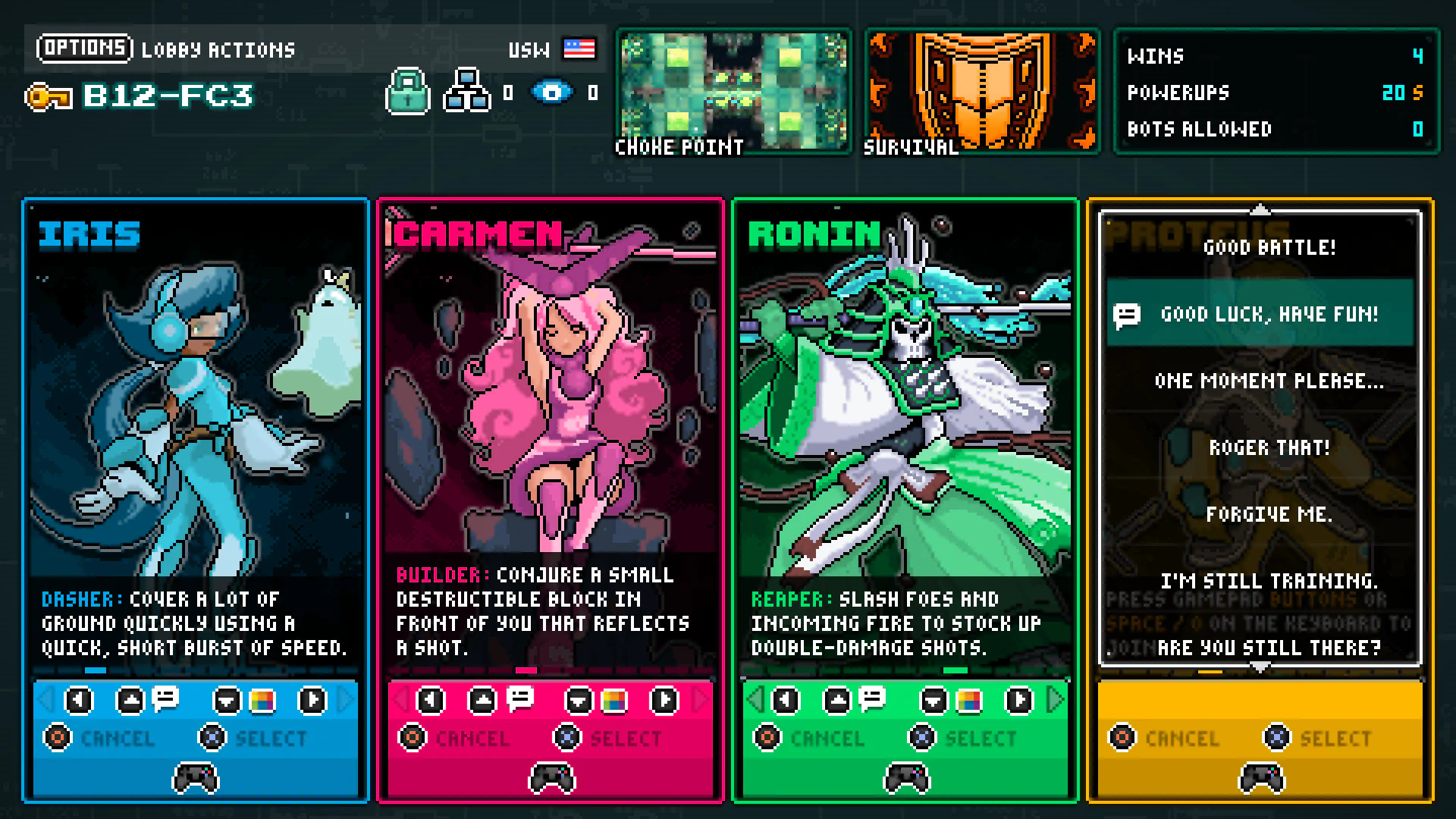The image size is (1456, 819).
Task: Click the down chevron on Proteus's card
Action: point(1260,667)
